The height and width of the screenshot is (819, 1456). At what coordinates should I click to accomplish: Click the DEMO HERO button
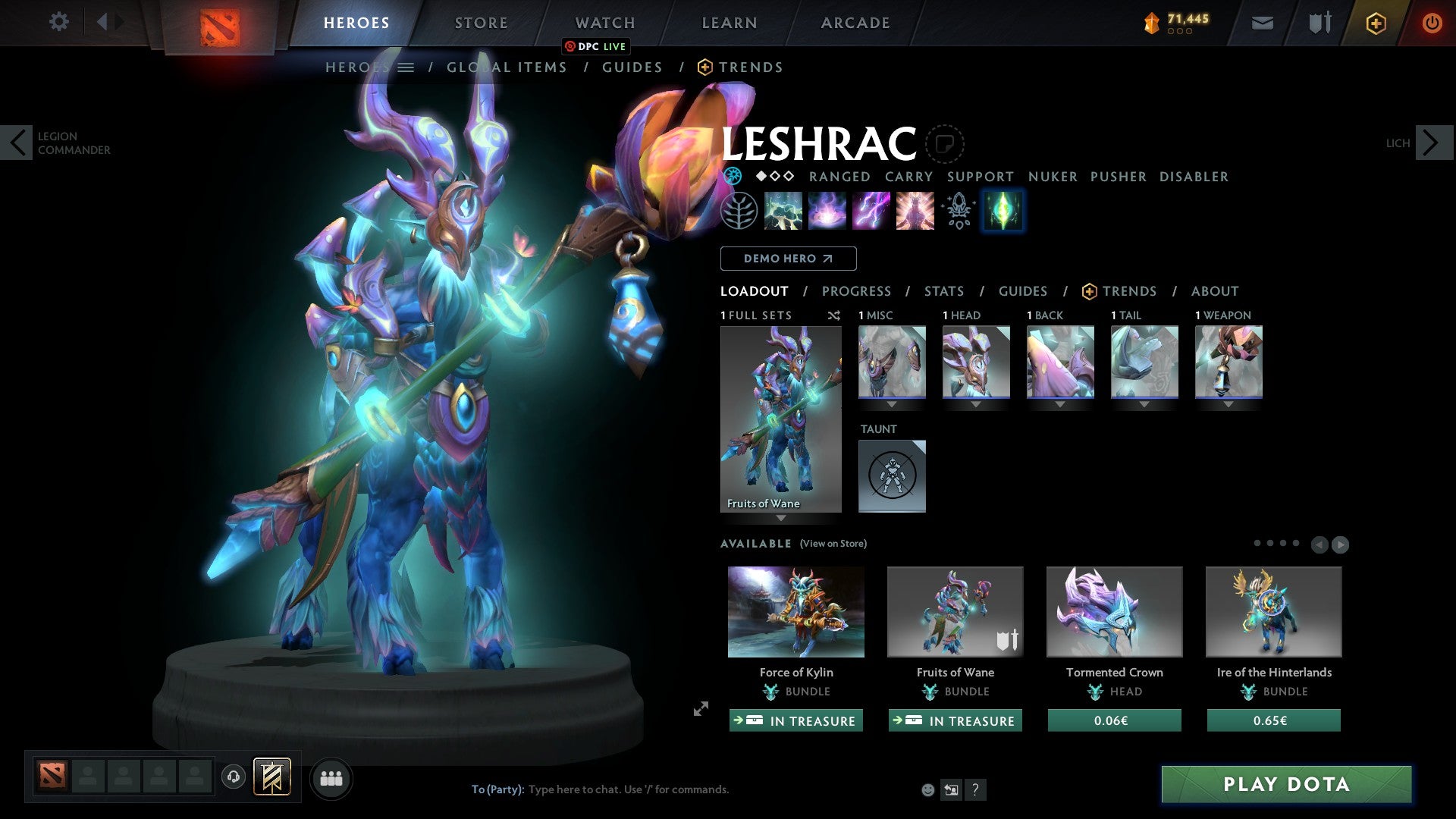789,259
